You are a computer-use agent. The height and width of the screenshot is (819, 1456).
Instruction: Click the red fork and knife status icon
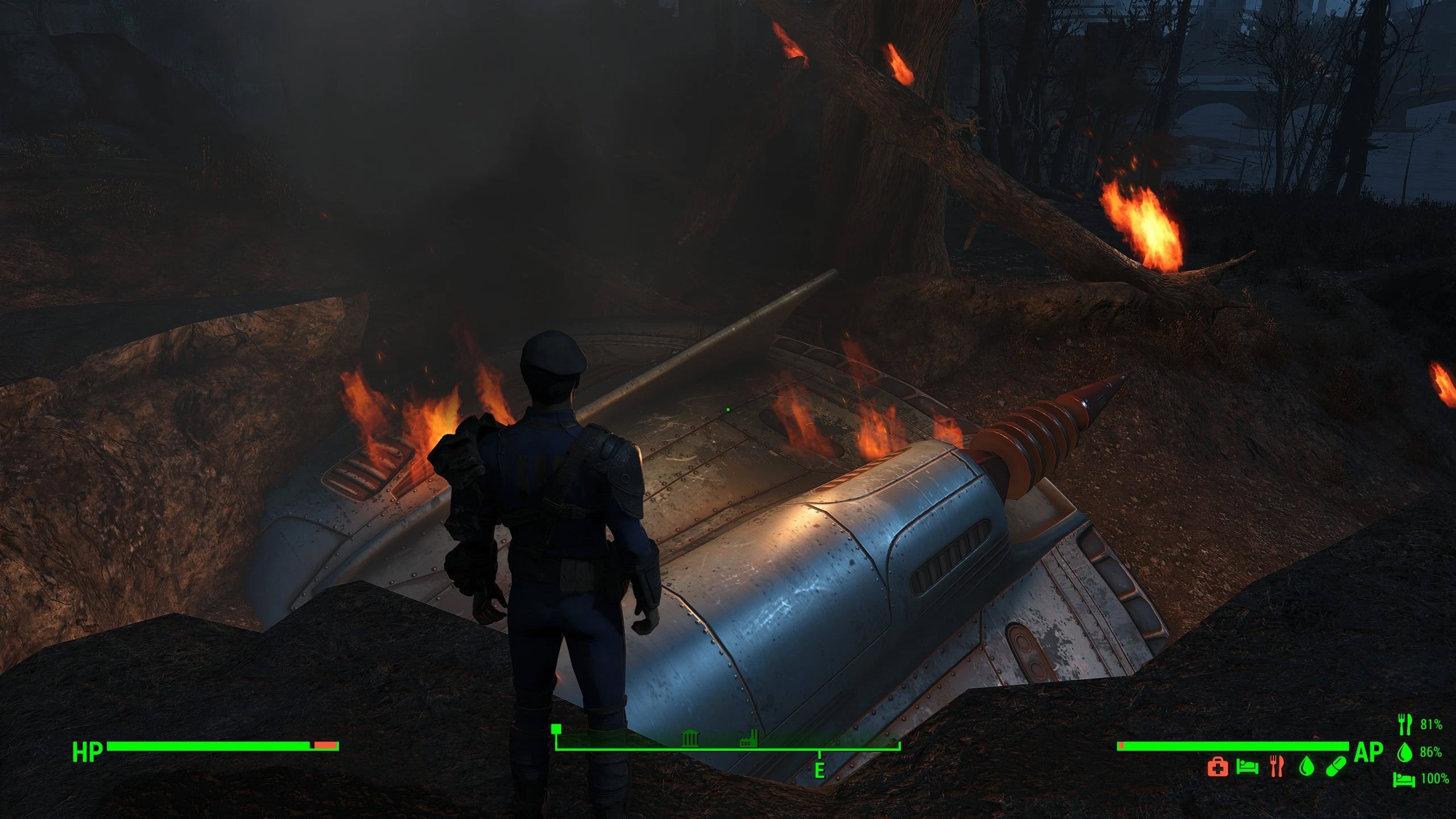[x=1277, y=767]
